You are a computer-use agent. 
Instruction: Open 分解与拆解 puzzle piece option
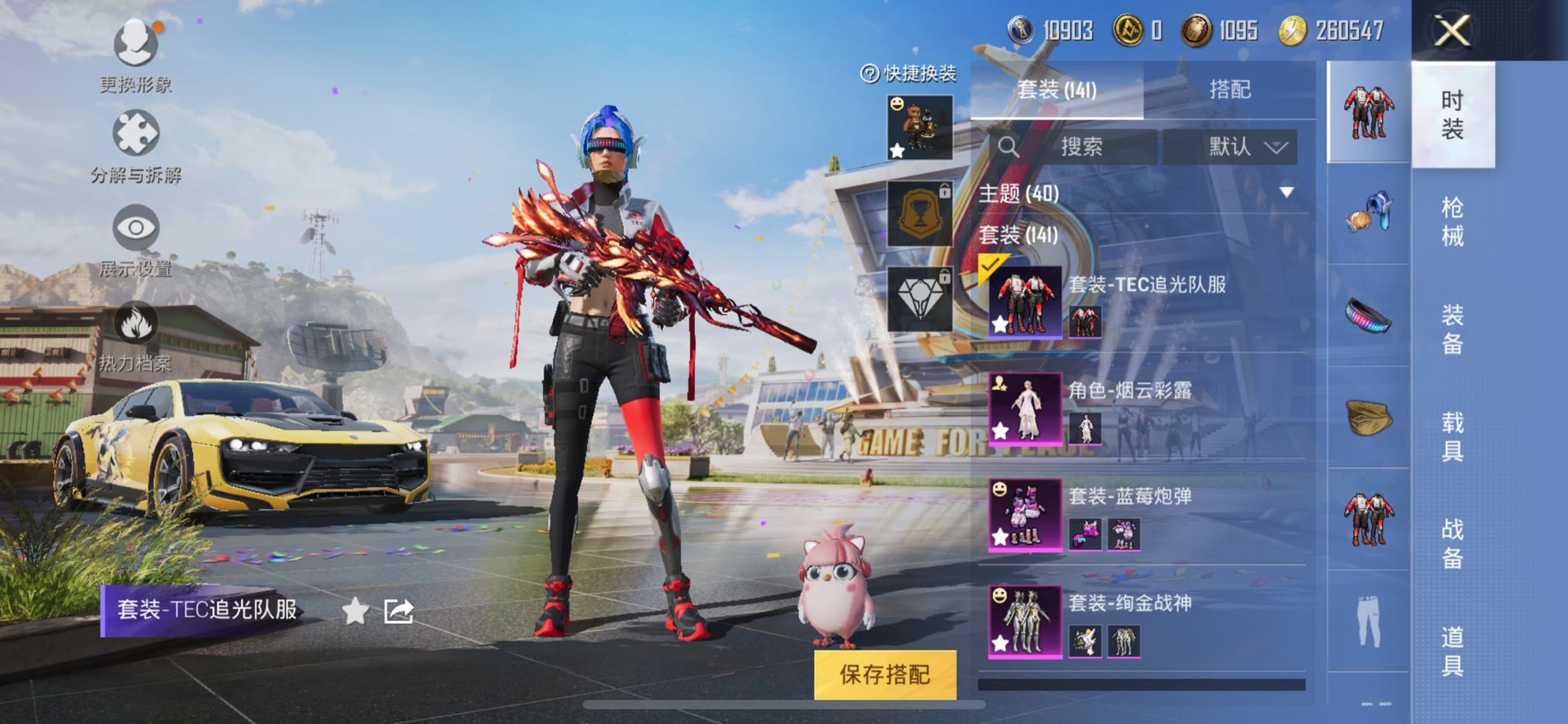click(x=136, y=145)
